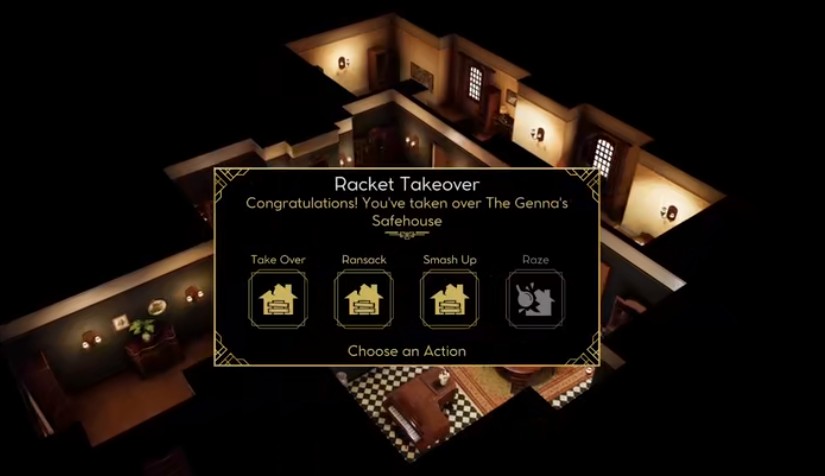This screenshot has width=825, height=476.
Task: Choose the Take Over action
Action: pyautogui.click(x=278, y=298)
